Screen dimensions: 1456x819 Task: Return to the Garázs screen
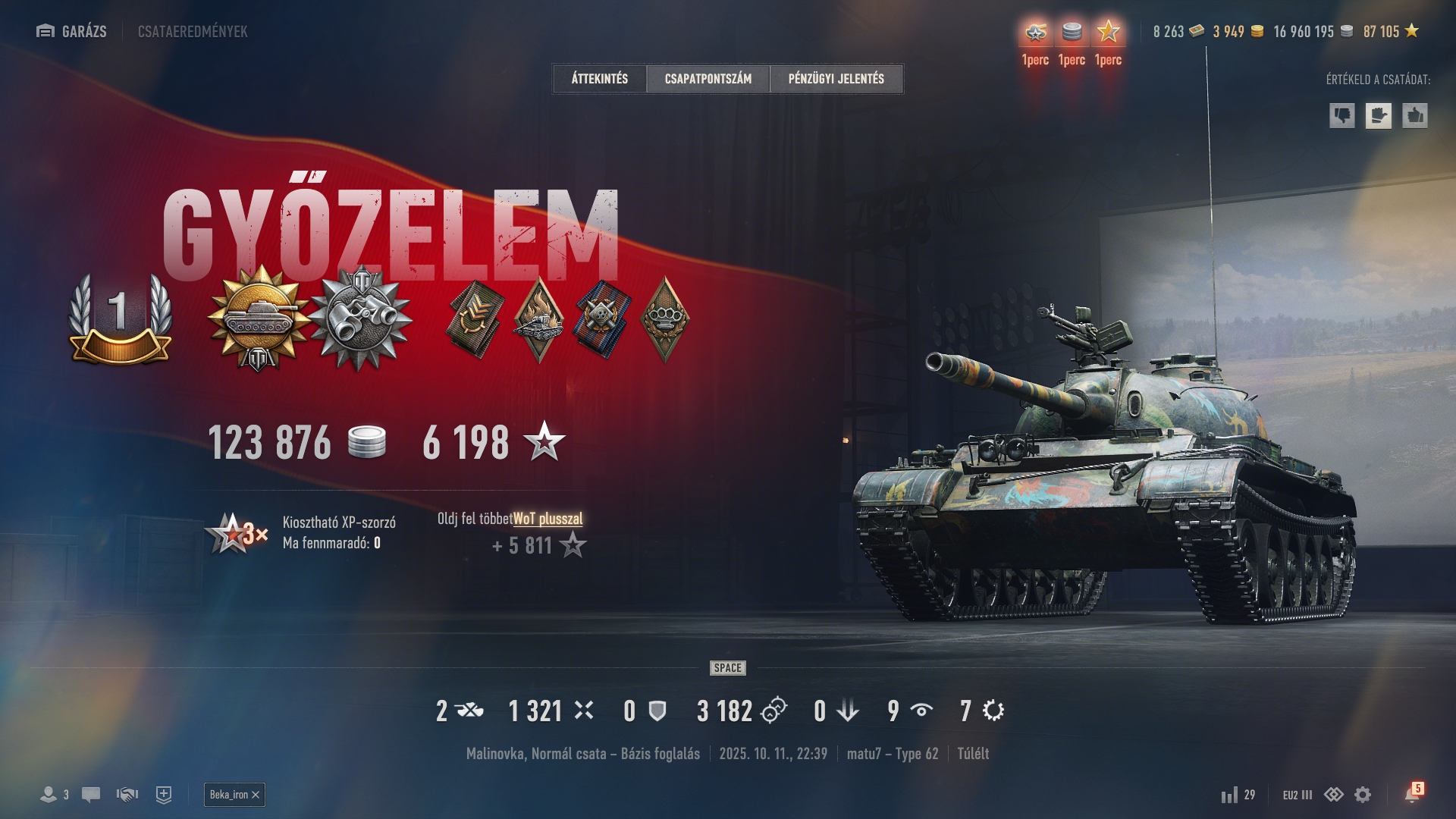point(72,31)
